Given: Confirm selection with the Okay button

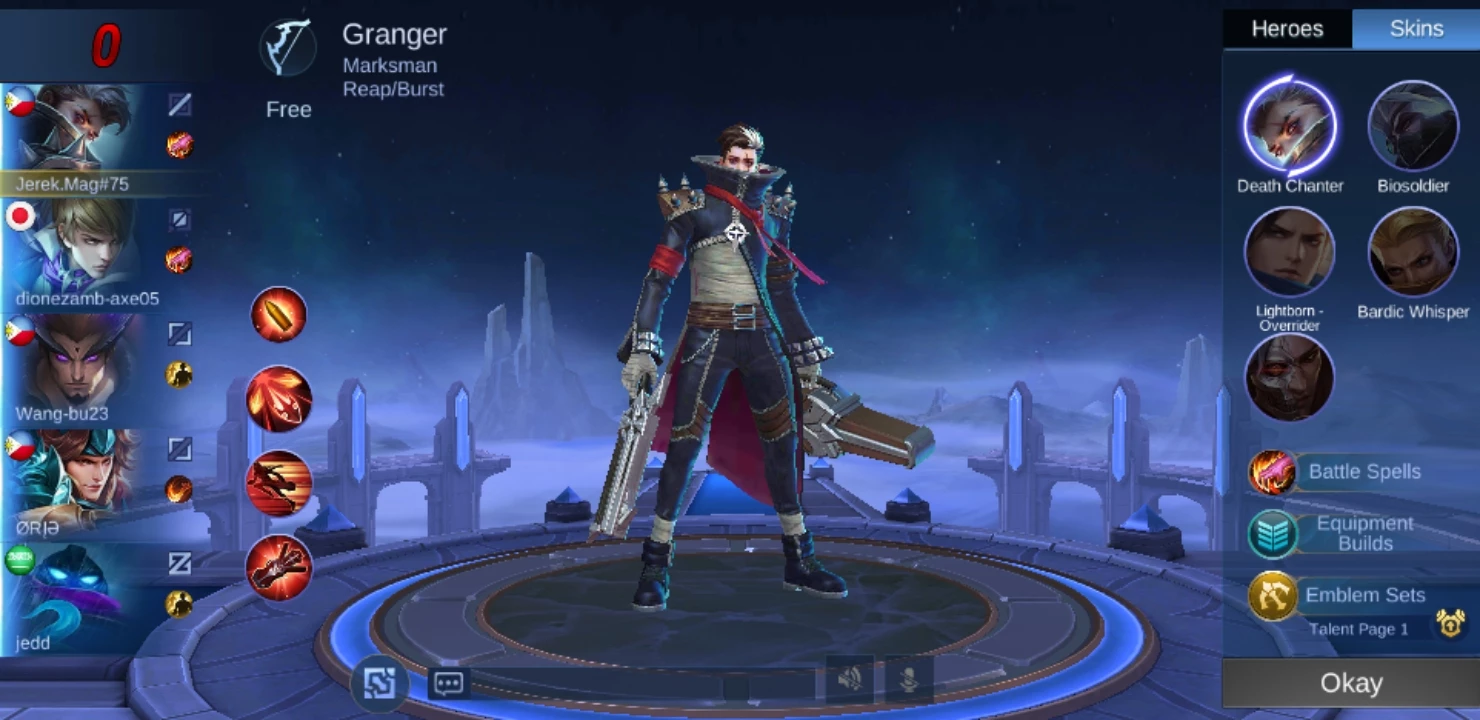Looking at the screenshot, I should 1350,683.
